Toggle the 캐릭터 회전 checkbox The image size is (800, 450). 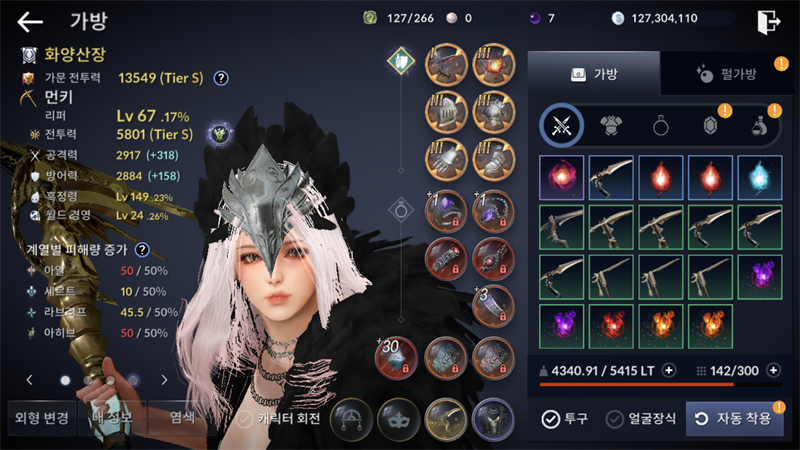pos(242,419)
